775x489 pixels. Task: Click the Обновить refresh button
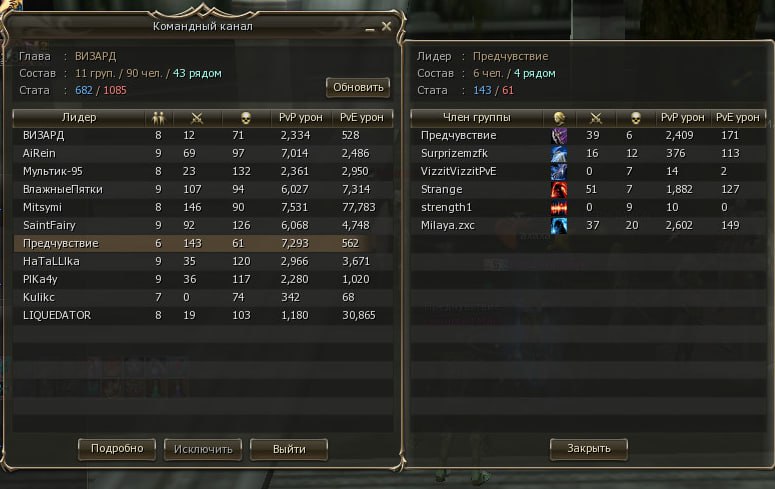(358, 87)
